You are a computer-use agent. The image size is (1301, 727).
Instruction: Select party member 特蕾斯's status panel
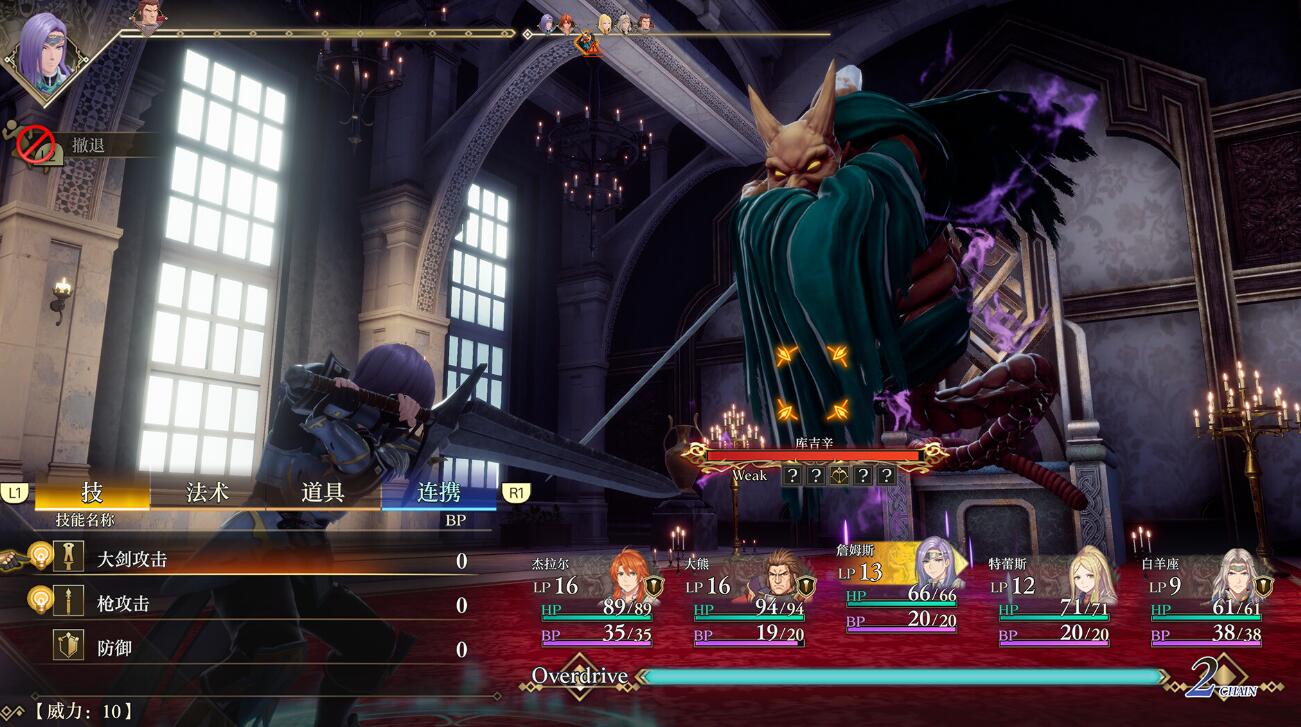tap(1054, 600)
